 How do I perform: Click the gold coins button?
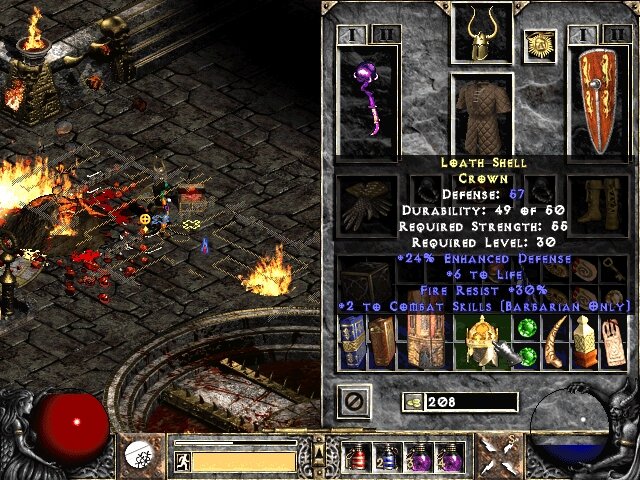(412, 402)
